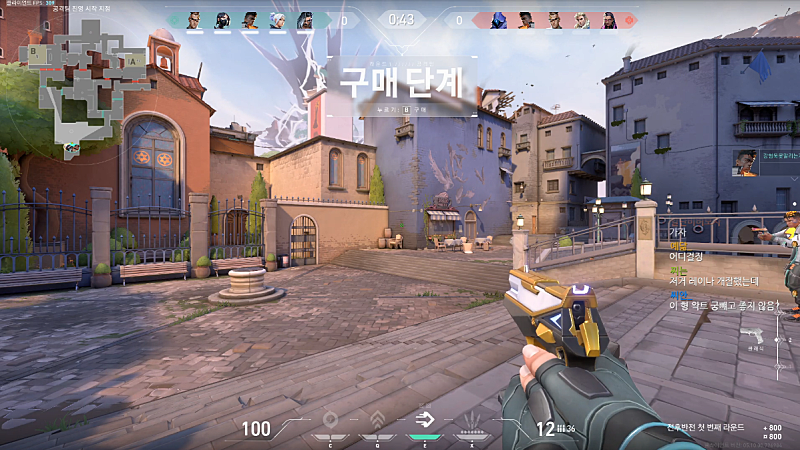
Task: Click the speaking teammate's portrait card
Action: coord(746,162)
